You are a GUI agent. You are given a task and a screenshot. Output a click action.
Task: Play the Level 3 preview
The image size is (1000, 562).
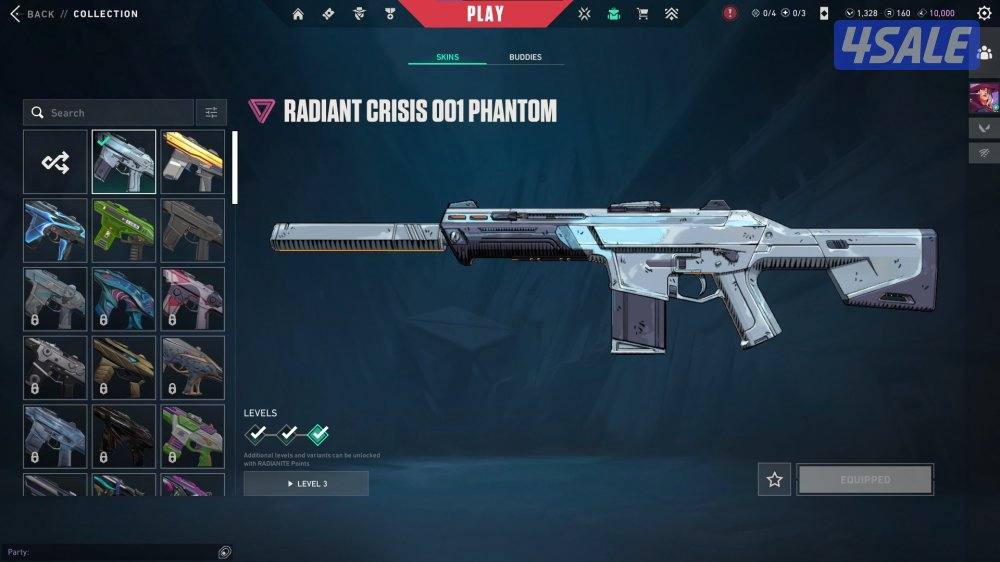coord(306,484)
